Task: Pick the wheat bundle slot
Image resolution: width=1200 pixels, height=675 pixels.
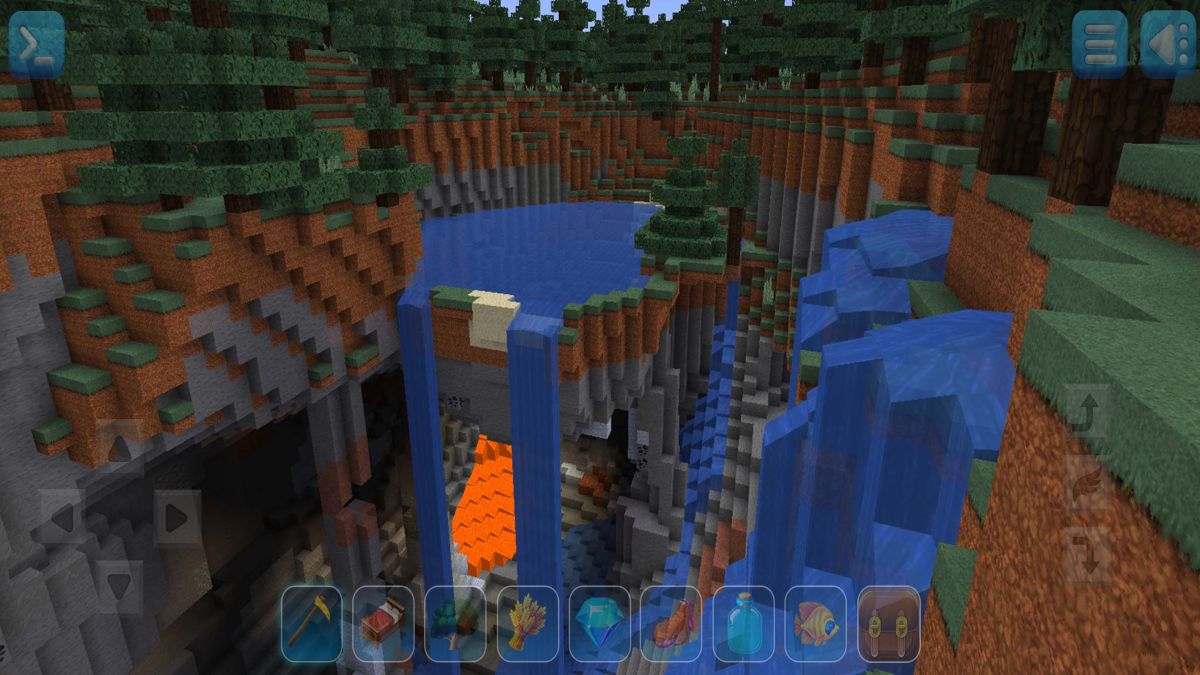Action: 528,624
